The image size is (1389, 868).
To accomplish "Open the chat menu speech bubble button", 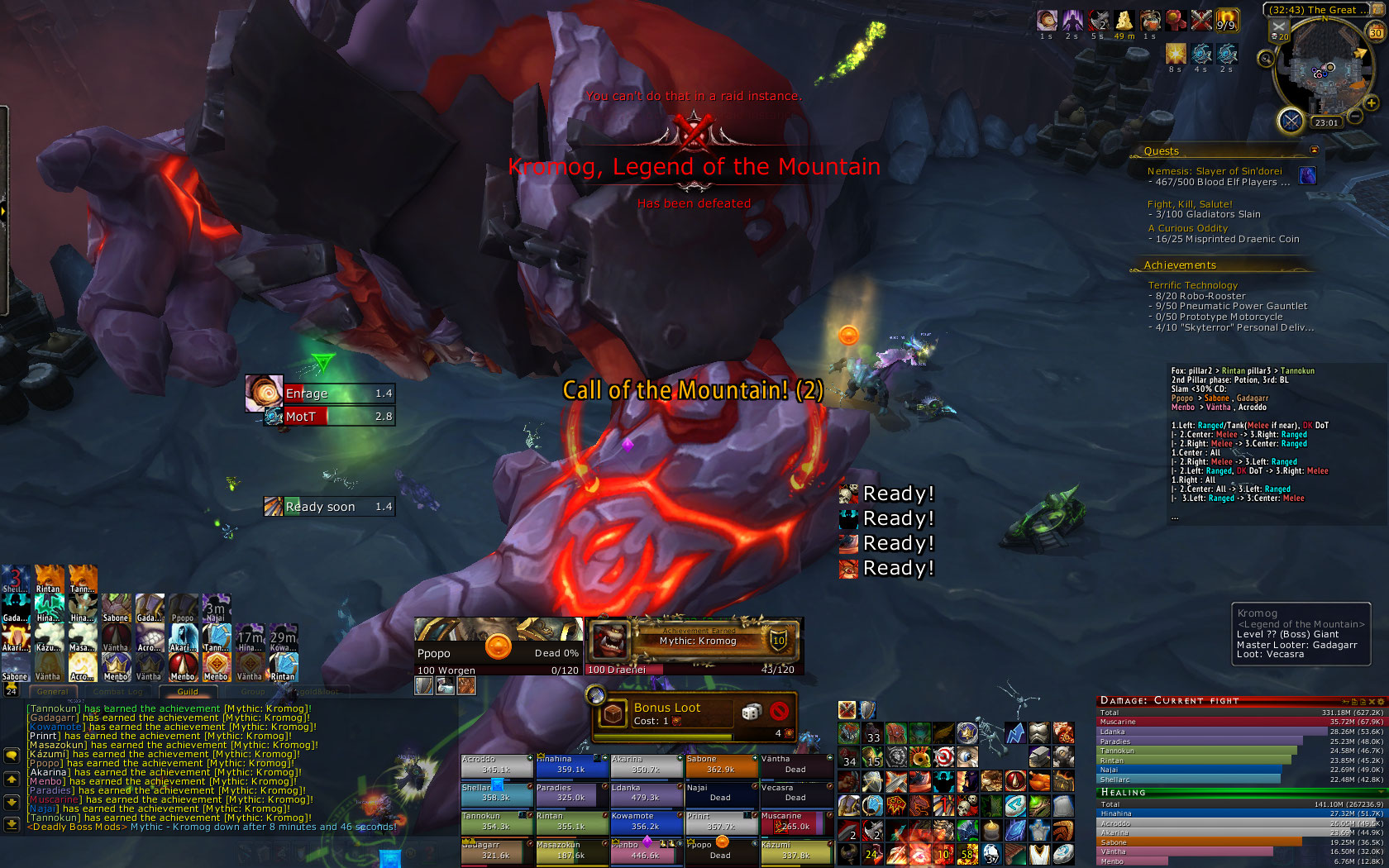I will coord(12,755).
